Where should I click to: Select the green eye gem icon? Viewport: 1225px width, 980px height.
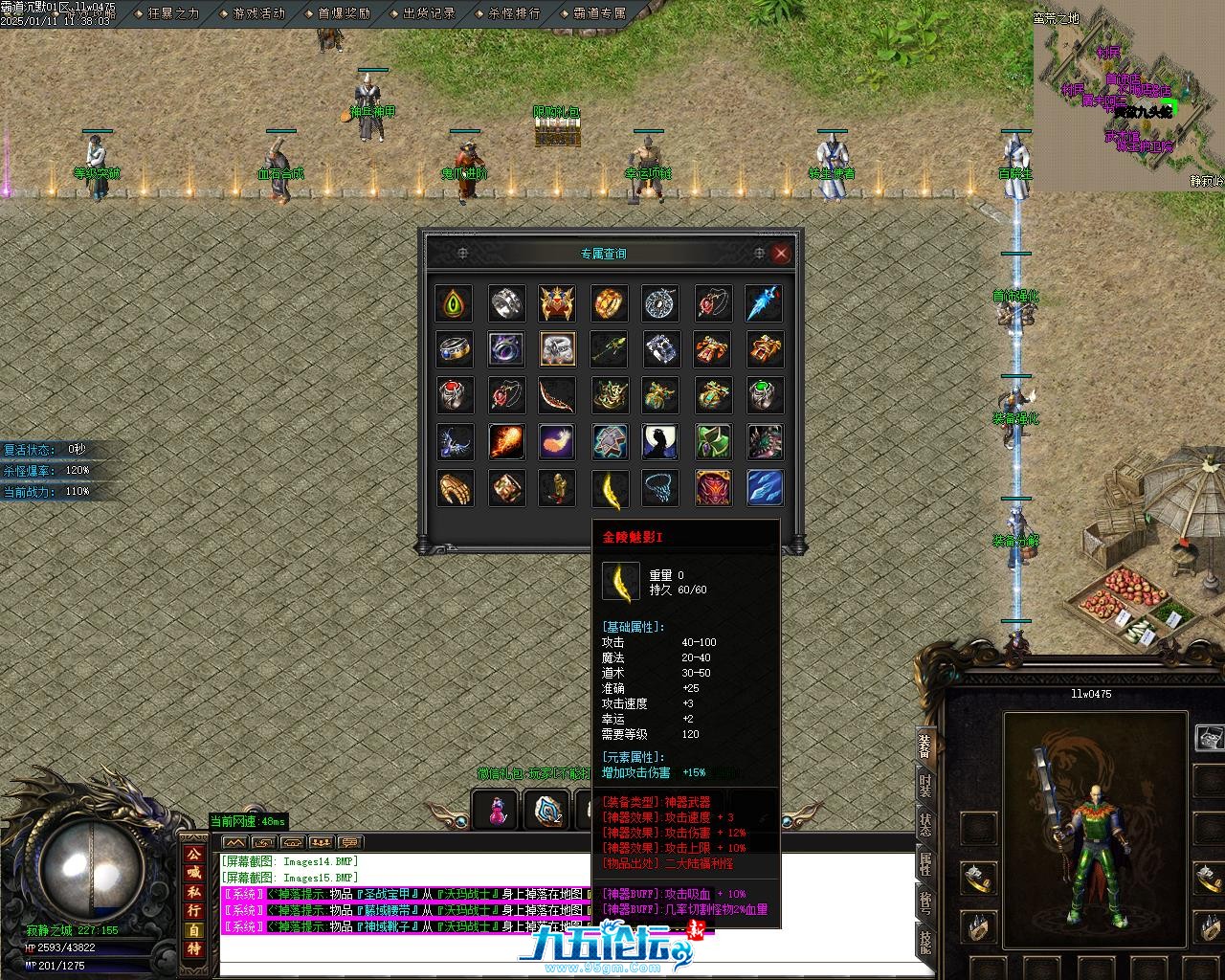453,303
